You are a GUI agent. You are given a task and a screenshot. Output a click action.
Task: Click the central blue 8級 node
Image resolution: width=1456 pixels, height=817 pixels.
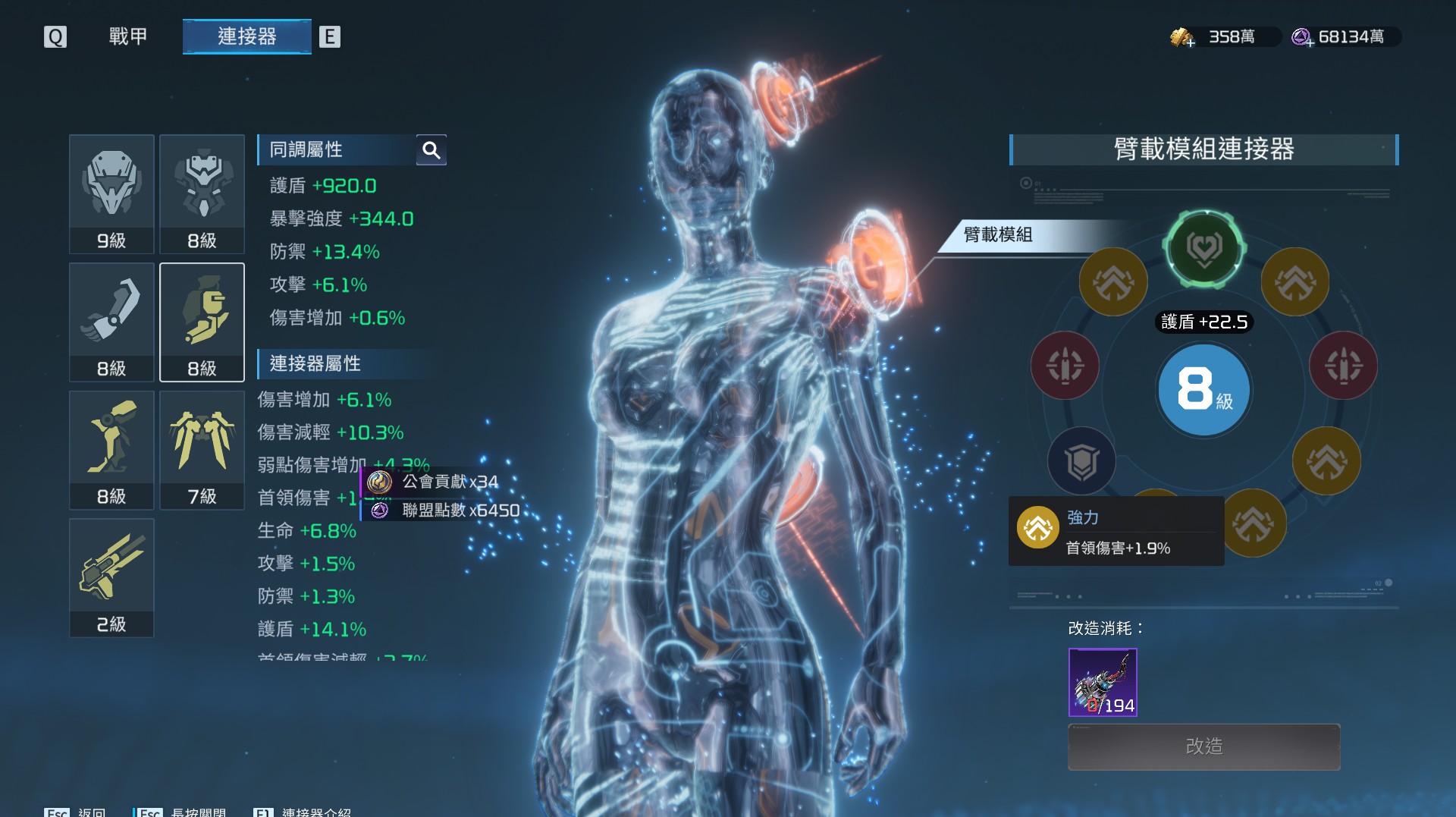1204,389
